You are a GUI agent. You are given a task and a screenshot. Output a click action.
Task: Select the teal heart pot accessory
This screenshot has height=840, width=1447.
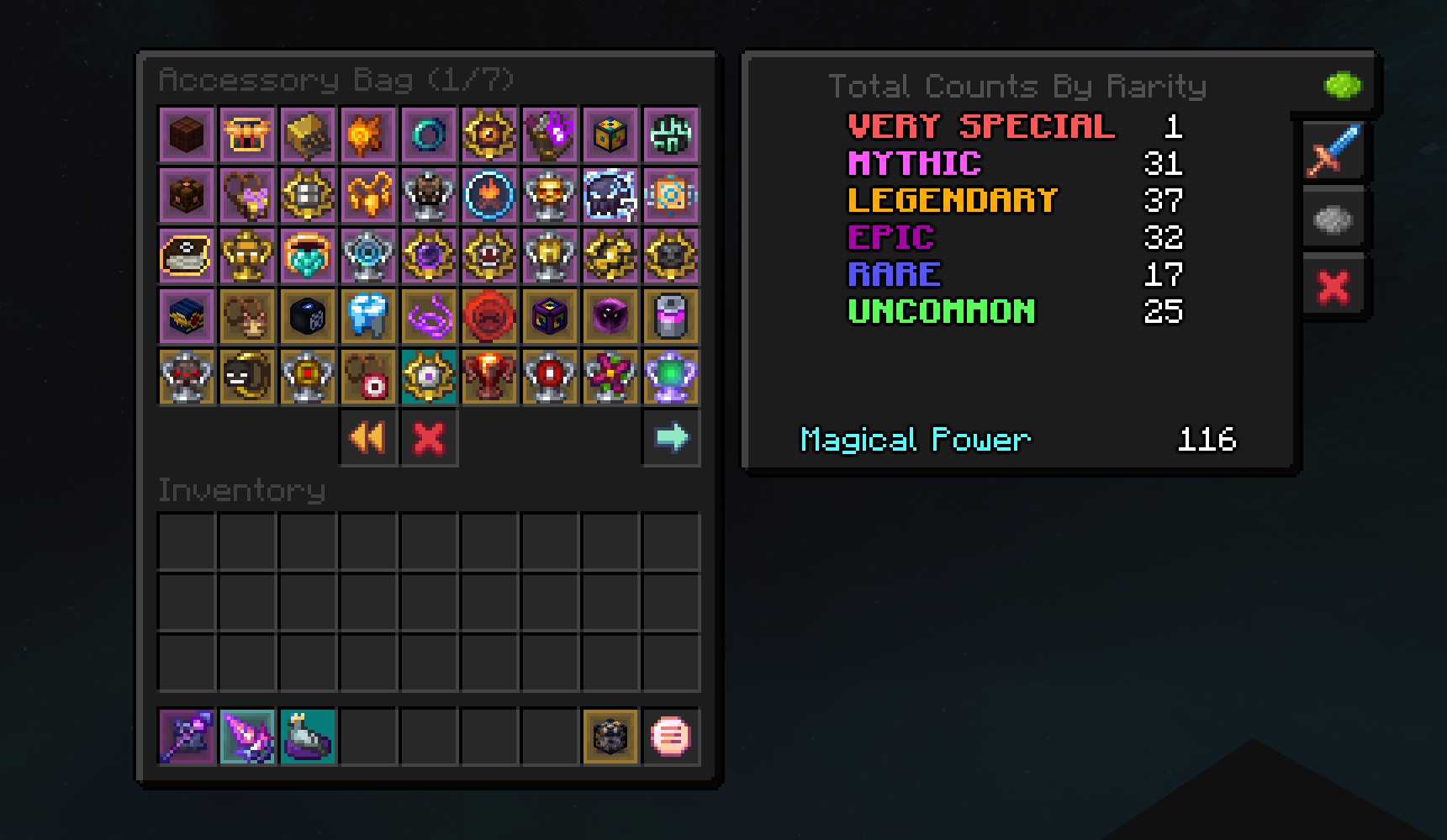(308, 256)
